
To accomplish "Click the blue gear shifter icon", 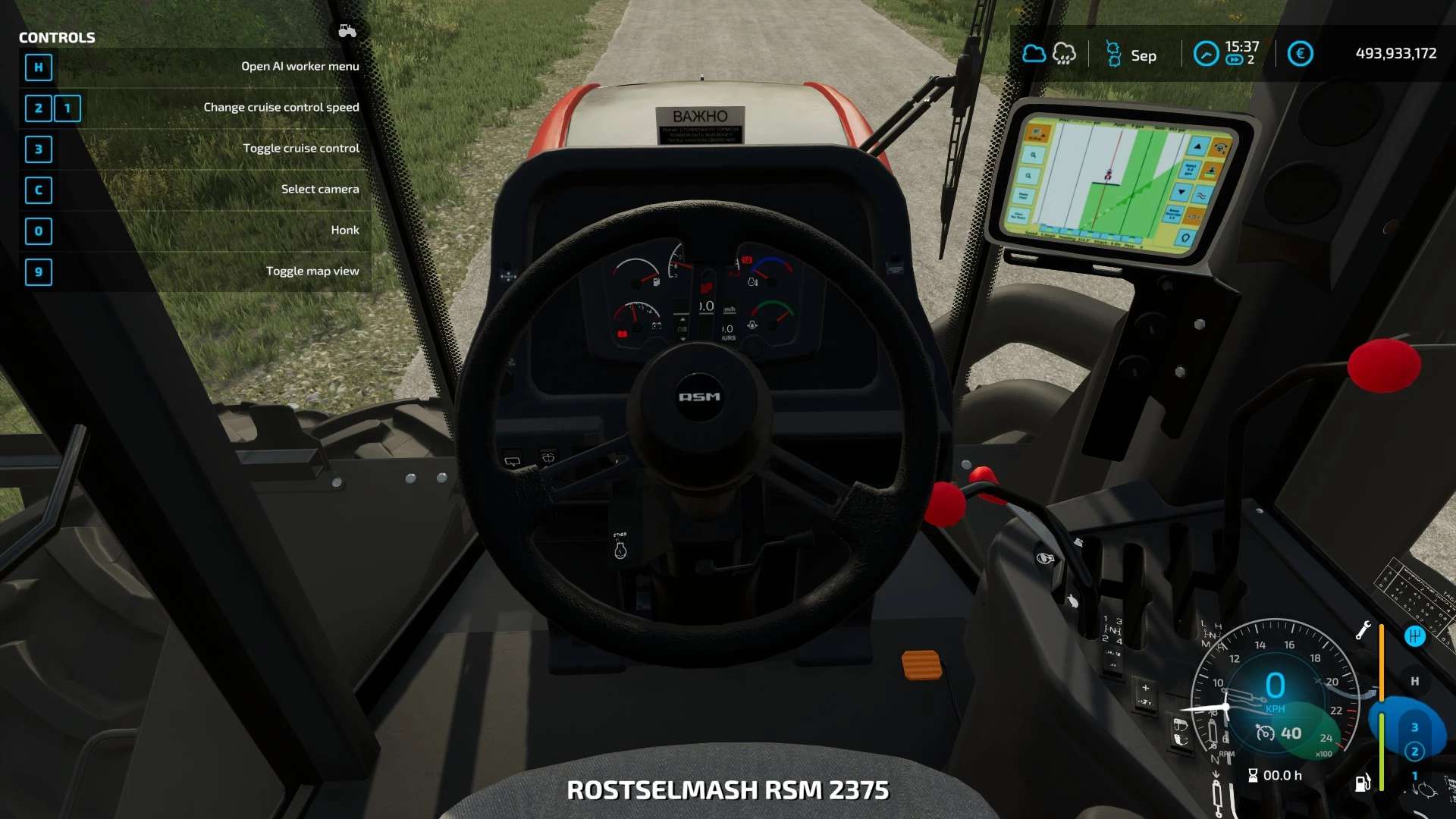I will [1414, 636].
